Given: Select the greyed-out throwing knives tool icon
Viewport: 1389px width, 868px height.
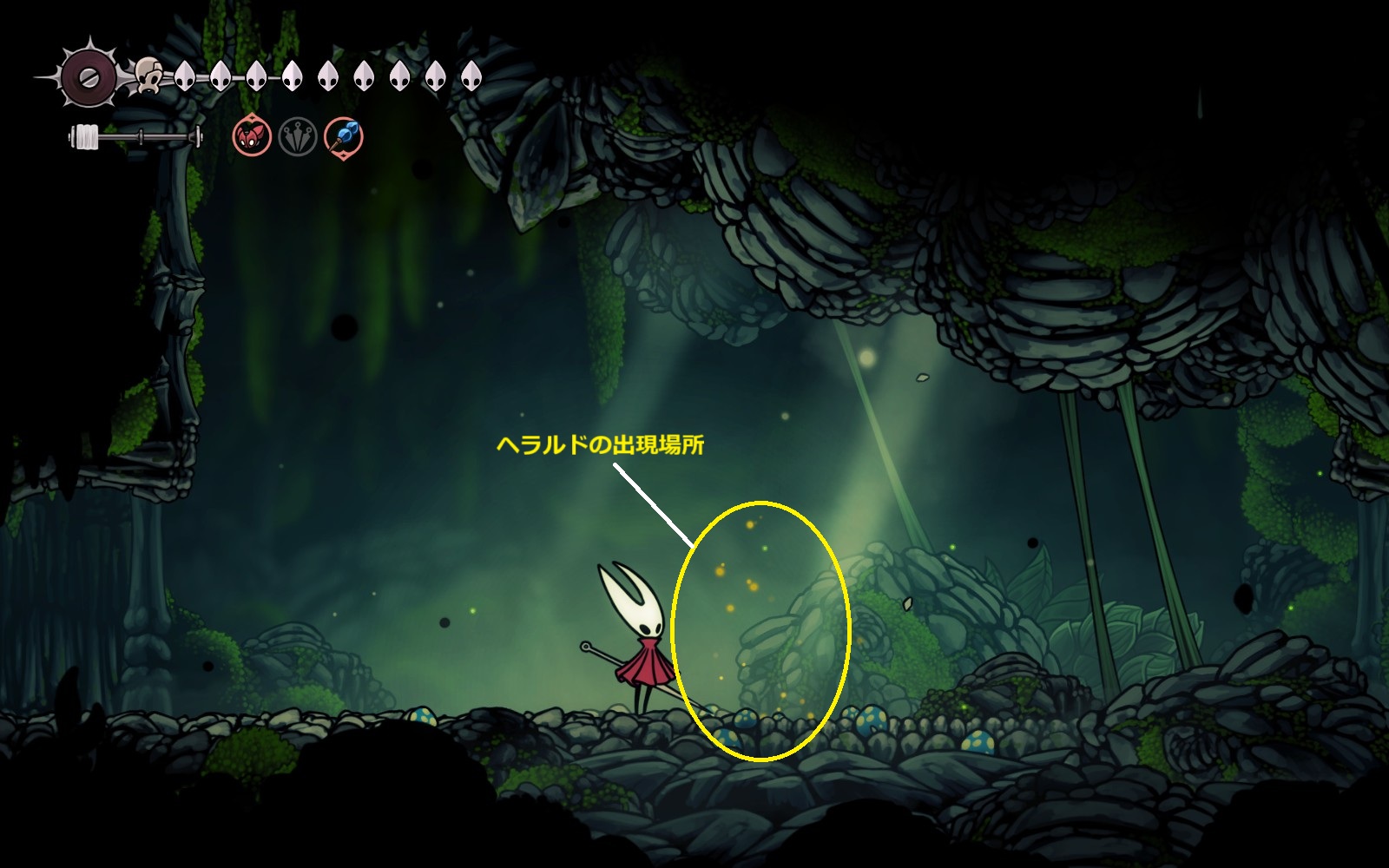Looking at the screenshot, I should 298,137.
